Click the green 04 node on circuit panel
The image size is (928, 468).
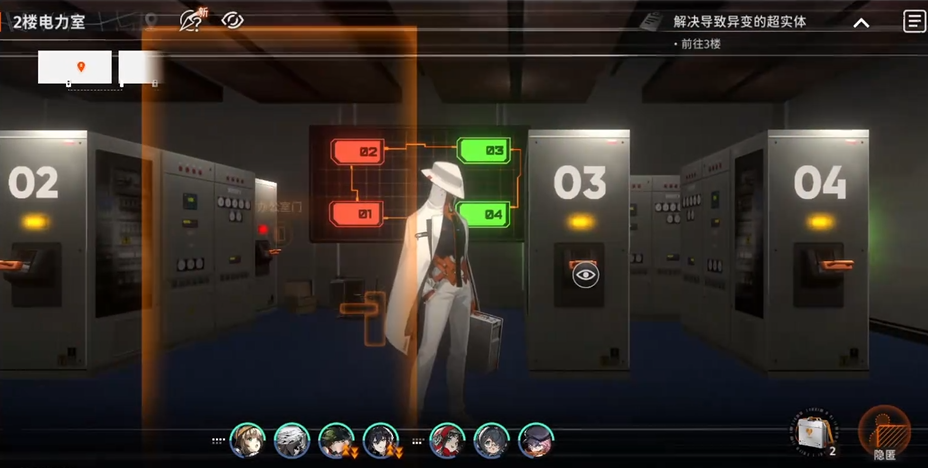[482, 213]
